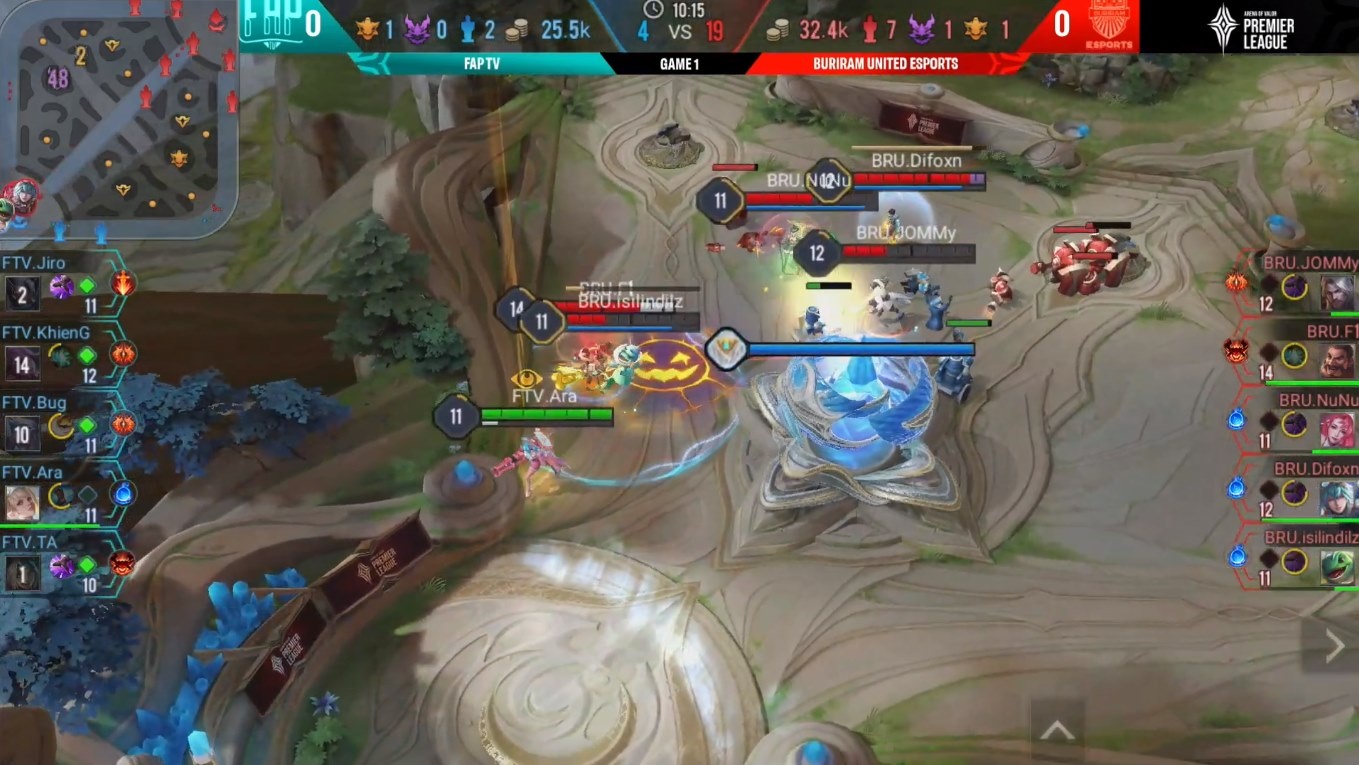This screenshot has width=1359, height=765.
Task: Expand the right-arrow side panel
Action: point(1334,647)
